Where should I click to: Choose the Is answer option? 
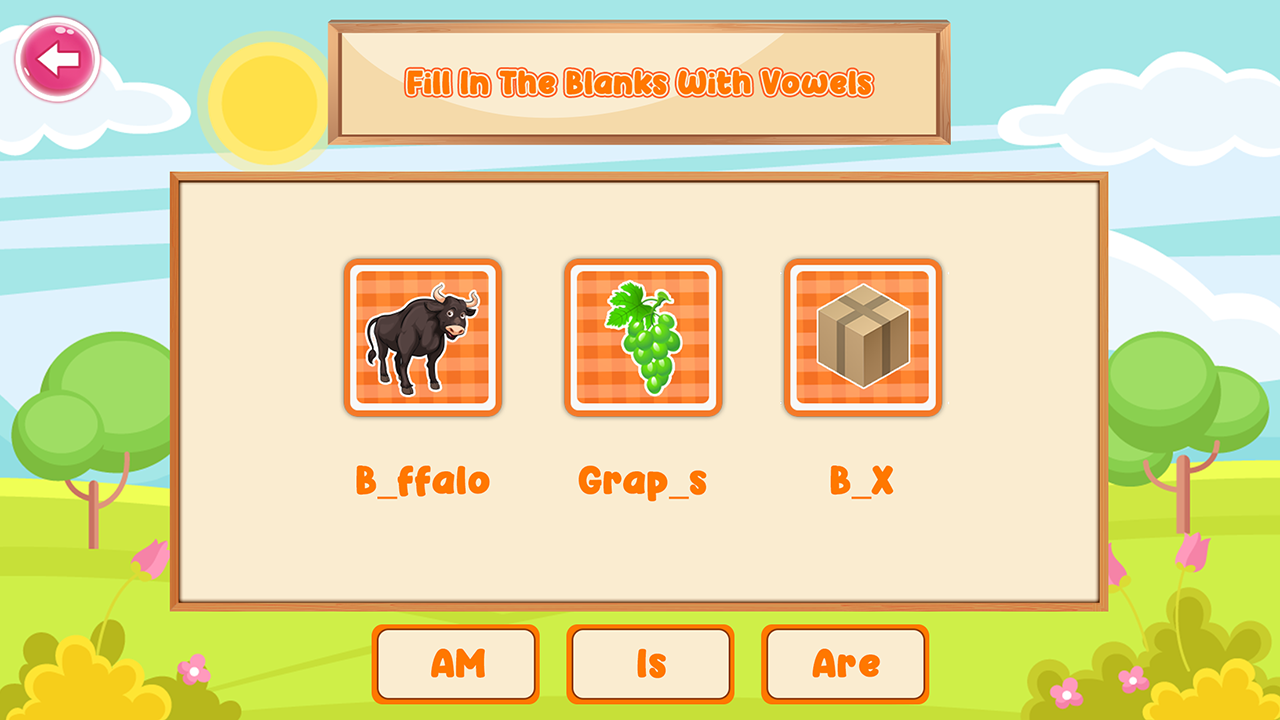point(650,663)
